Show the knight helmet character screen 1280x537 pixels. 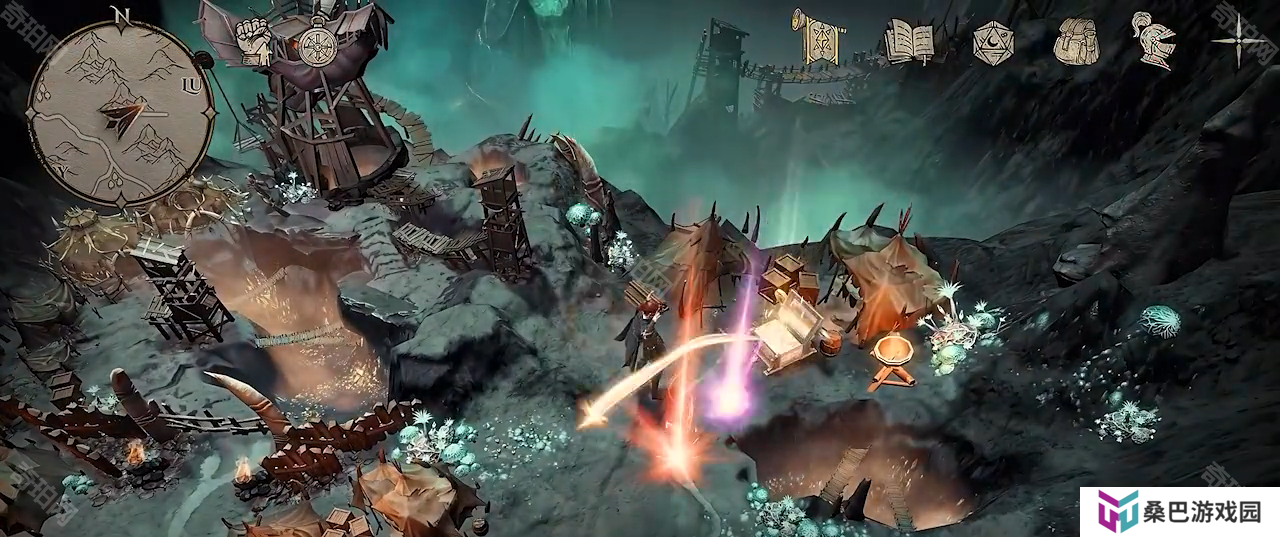tap(1153, 40)
